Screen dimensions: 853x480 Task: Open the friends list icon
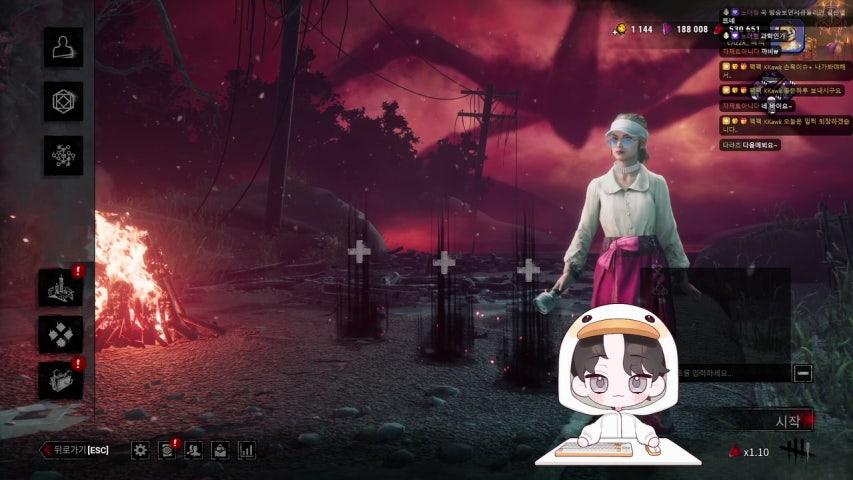pos(194,450)
